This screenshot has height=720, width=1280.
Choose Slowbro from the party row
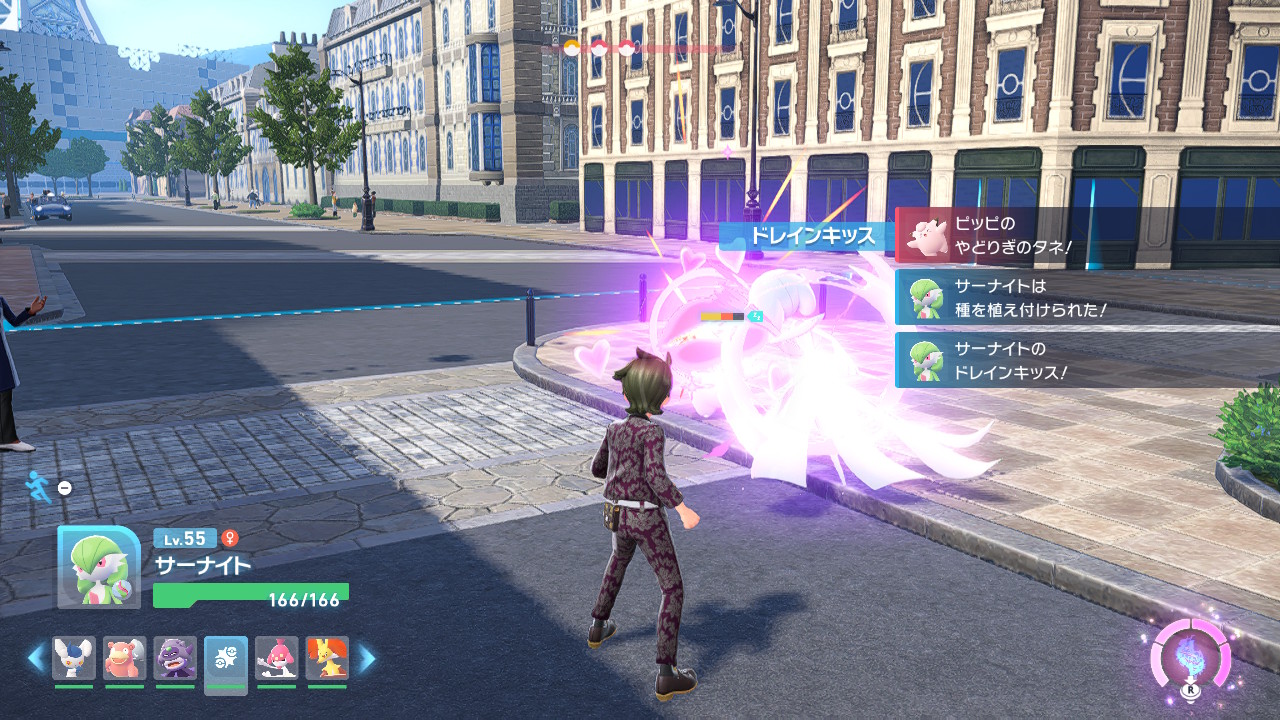125,658
